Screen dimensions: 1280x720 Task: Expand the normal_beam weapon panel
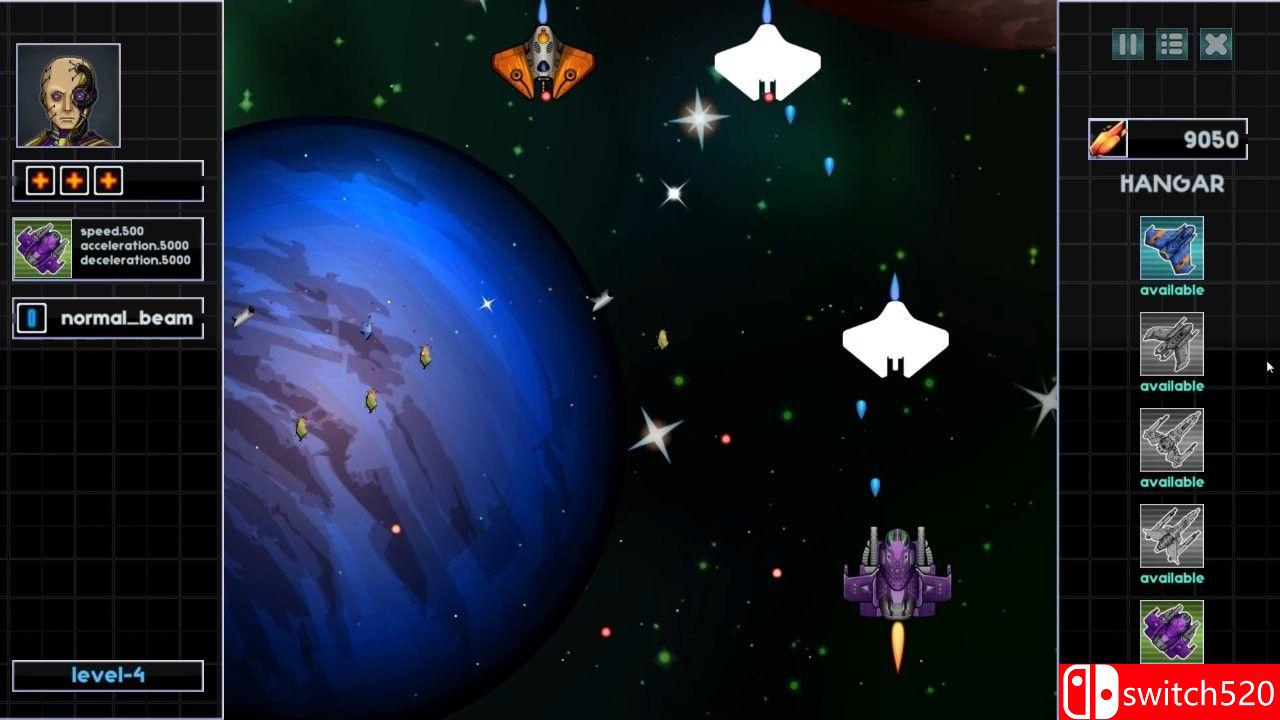tap(107, 317)
